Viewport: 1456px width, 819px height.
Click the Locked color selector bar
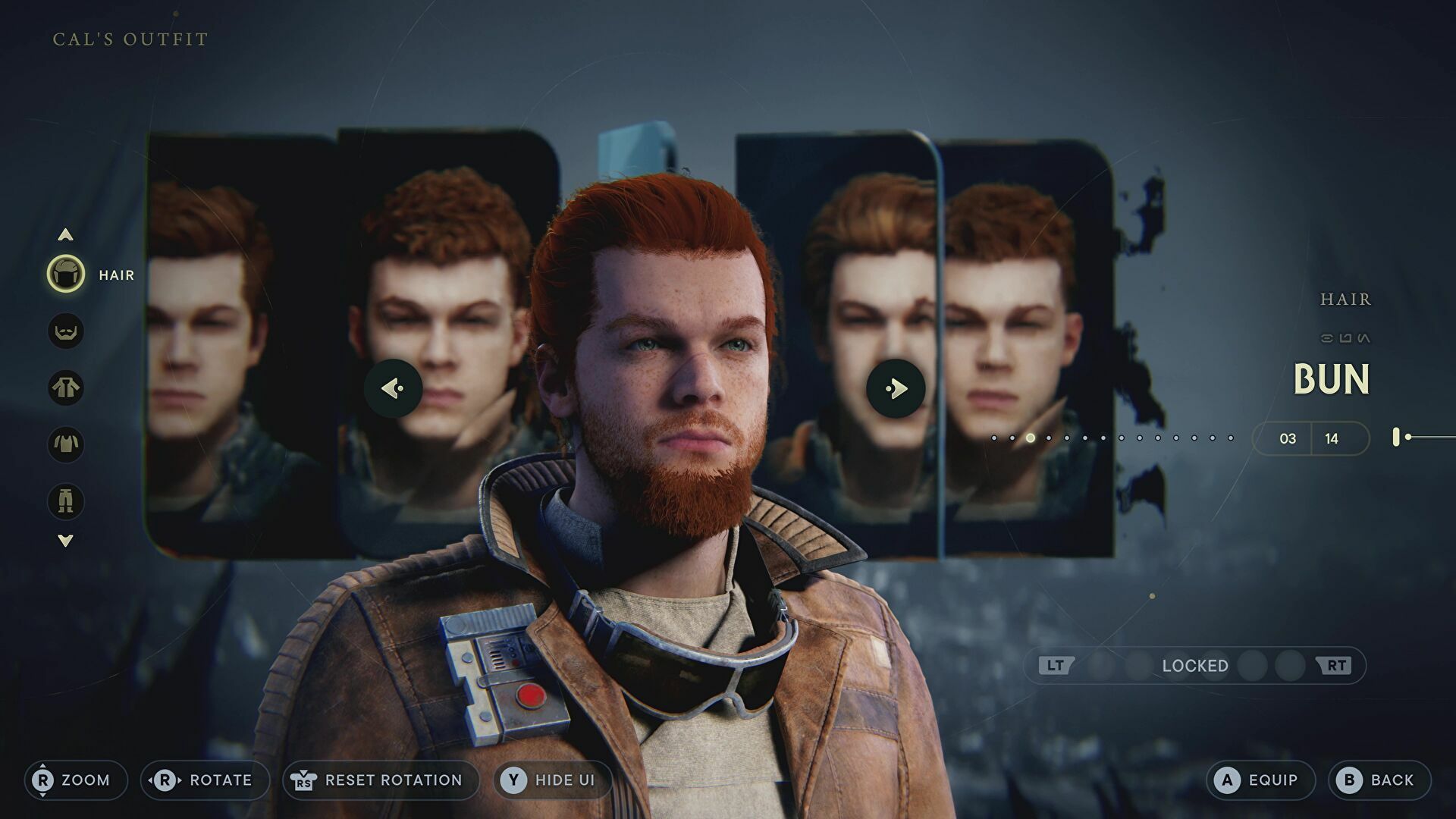(1194, 666)
